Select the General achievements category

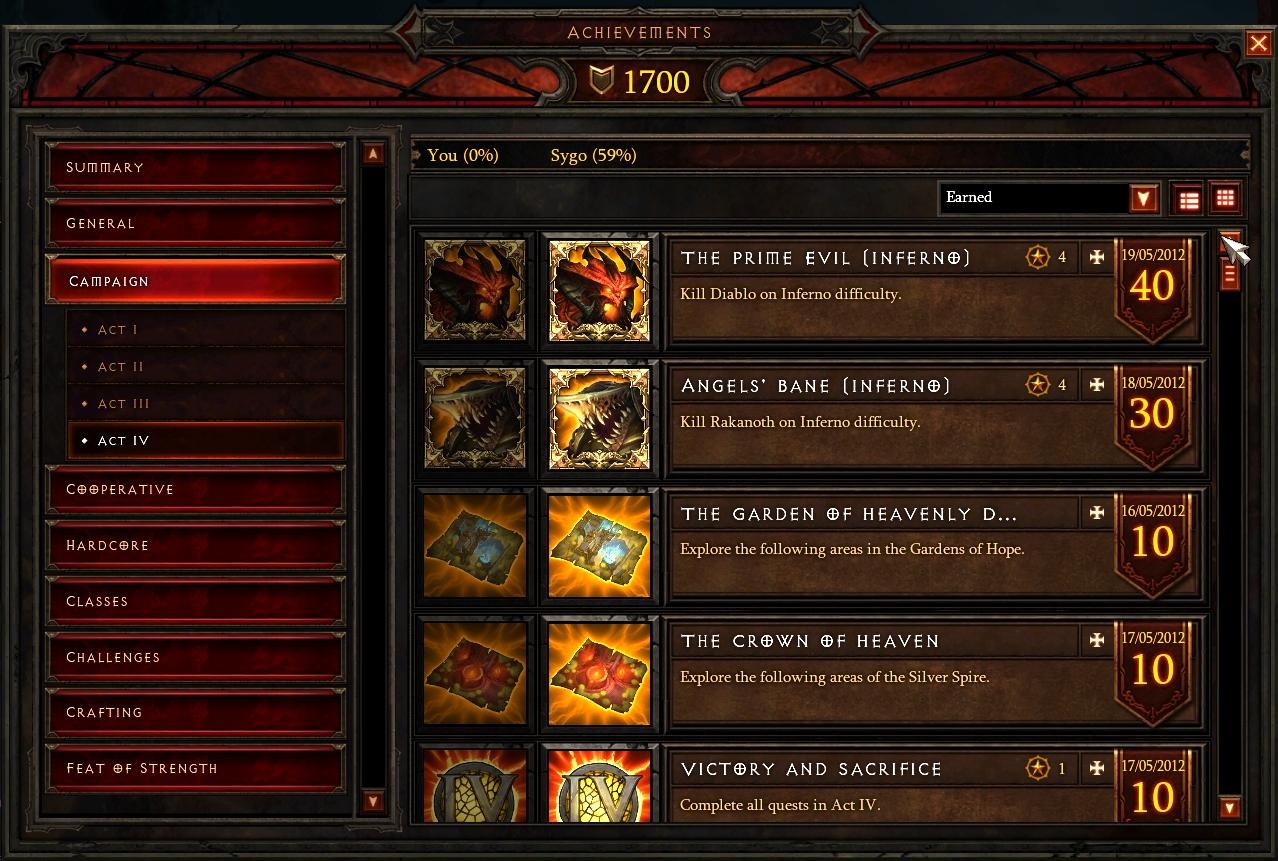(195, 223)
